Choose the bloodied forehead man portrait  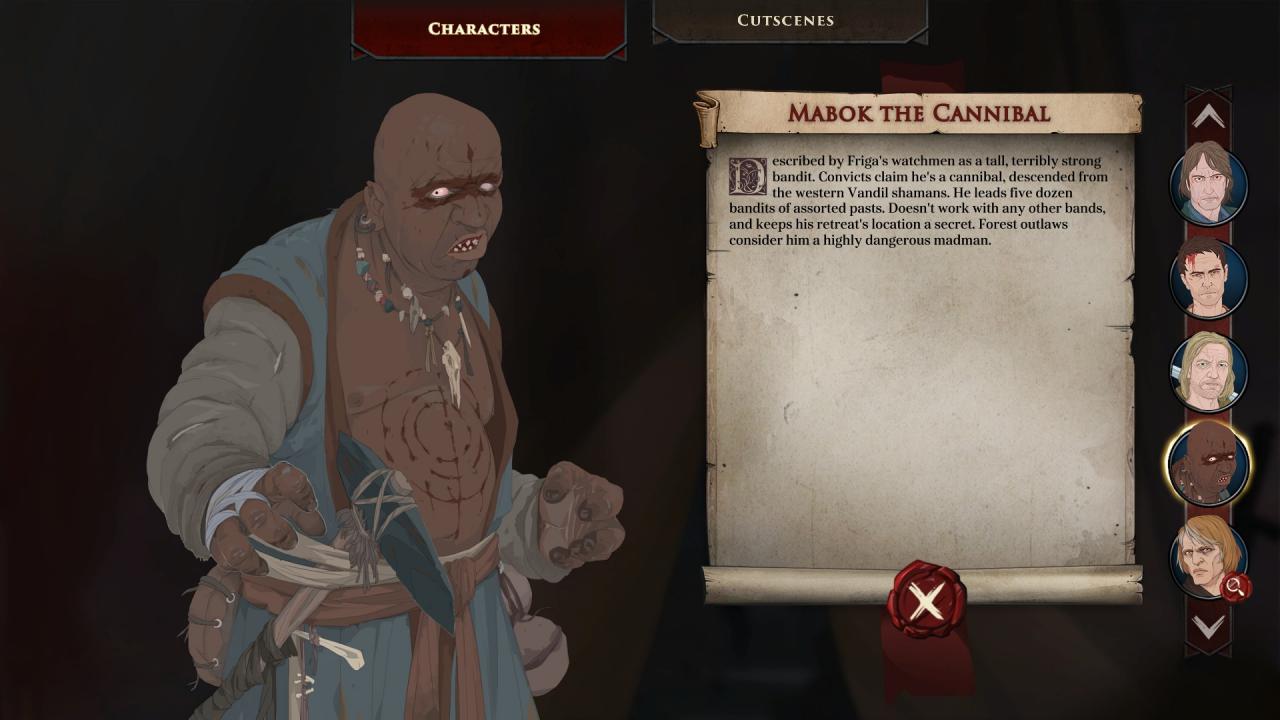(x=1208, y=278)
